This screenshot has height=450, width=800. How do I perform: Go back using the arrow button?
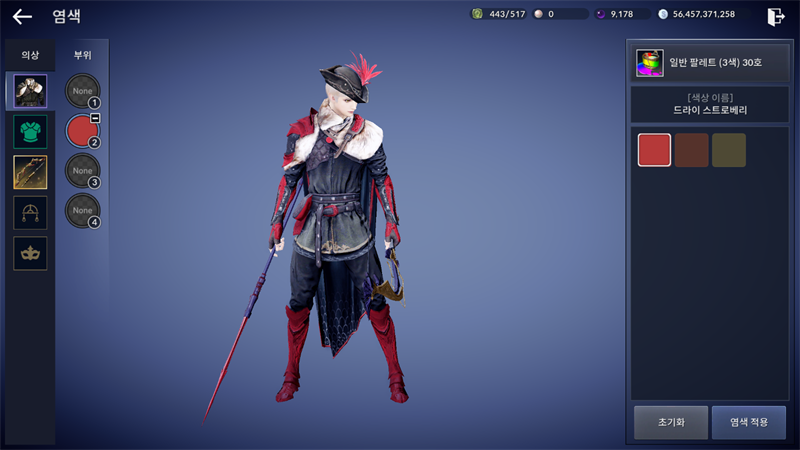point(22,16)
